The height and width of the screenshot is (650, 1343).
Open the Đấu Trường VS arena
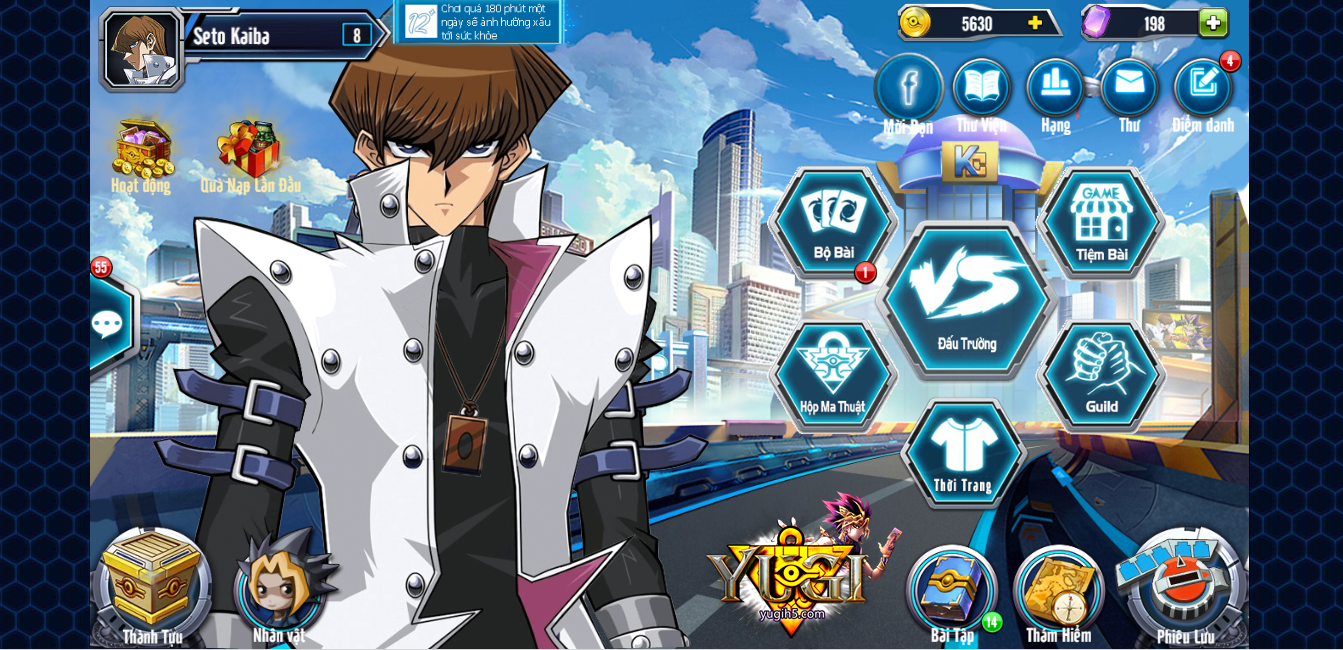pyautogui.click(x=967, y=298)
